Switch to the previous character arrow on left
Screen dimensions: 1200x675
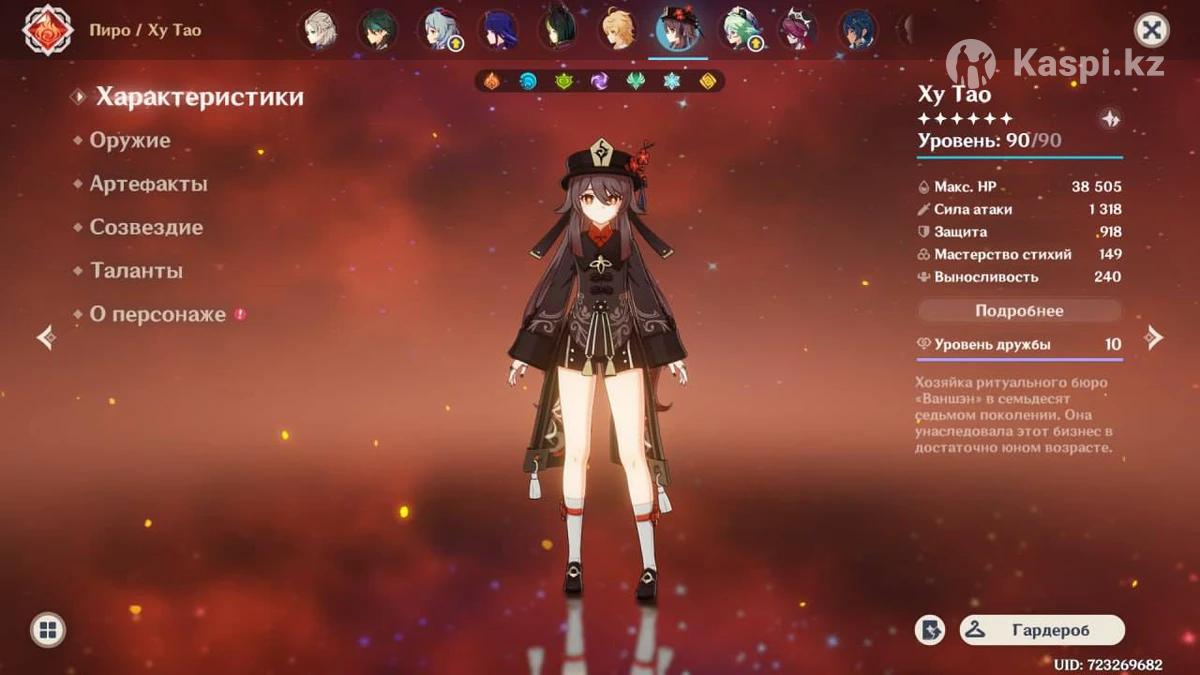[x=46, y=338]
